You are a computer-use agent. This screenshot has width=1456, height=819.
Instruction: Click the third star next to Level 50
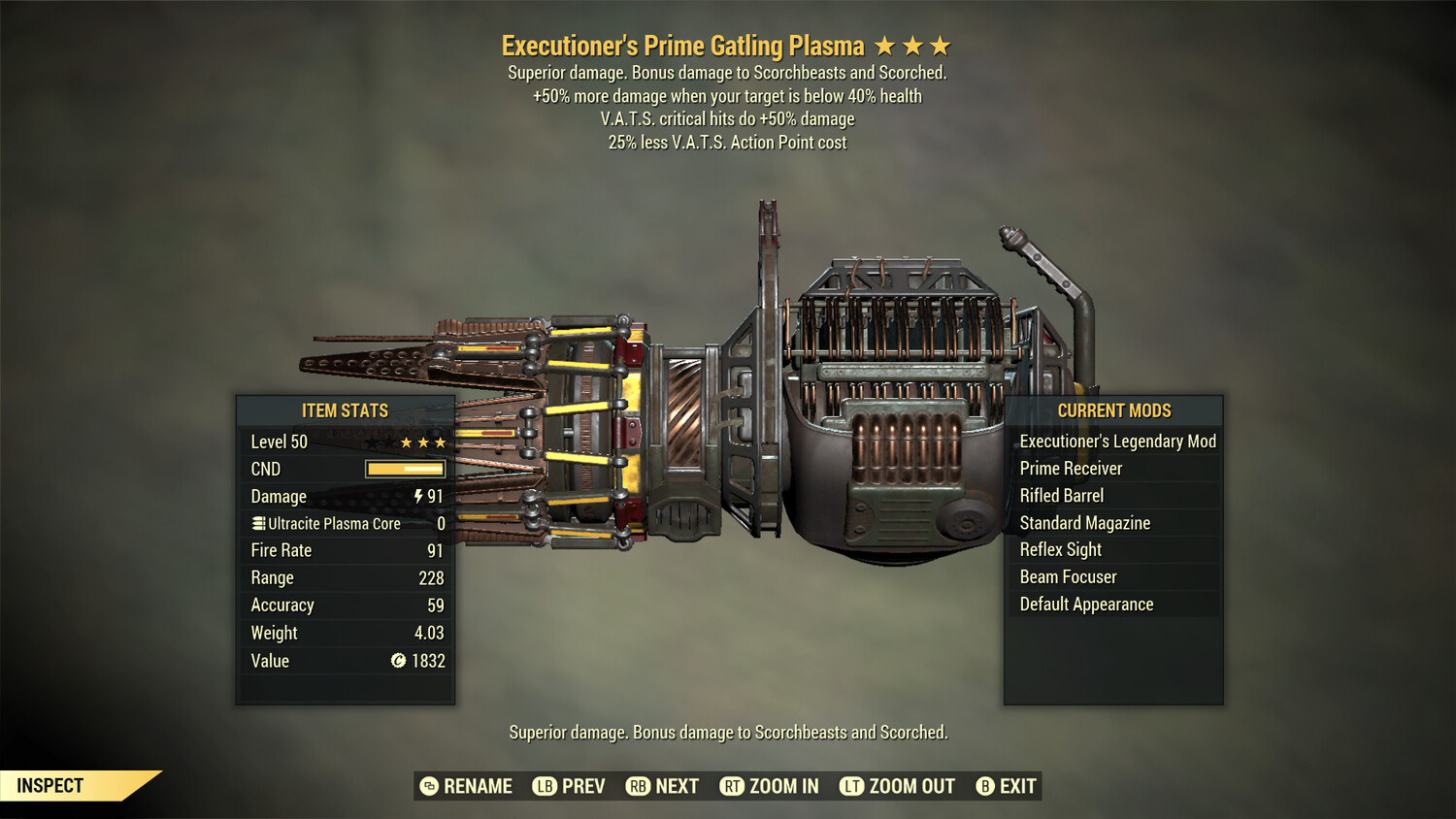[x=439, y=442]
